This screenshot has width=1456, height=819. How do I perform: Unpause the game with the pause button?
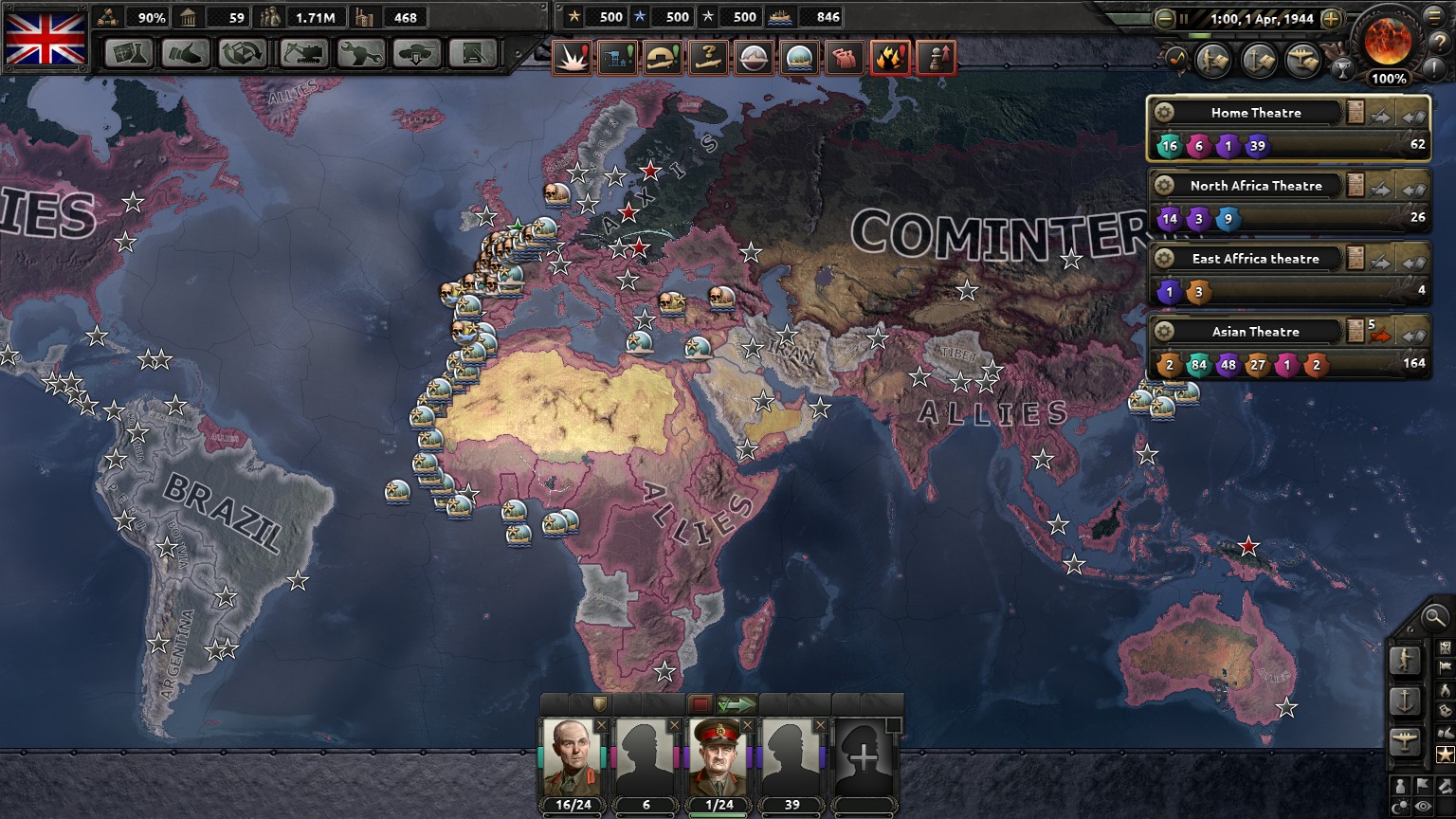pos(1185,19)
